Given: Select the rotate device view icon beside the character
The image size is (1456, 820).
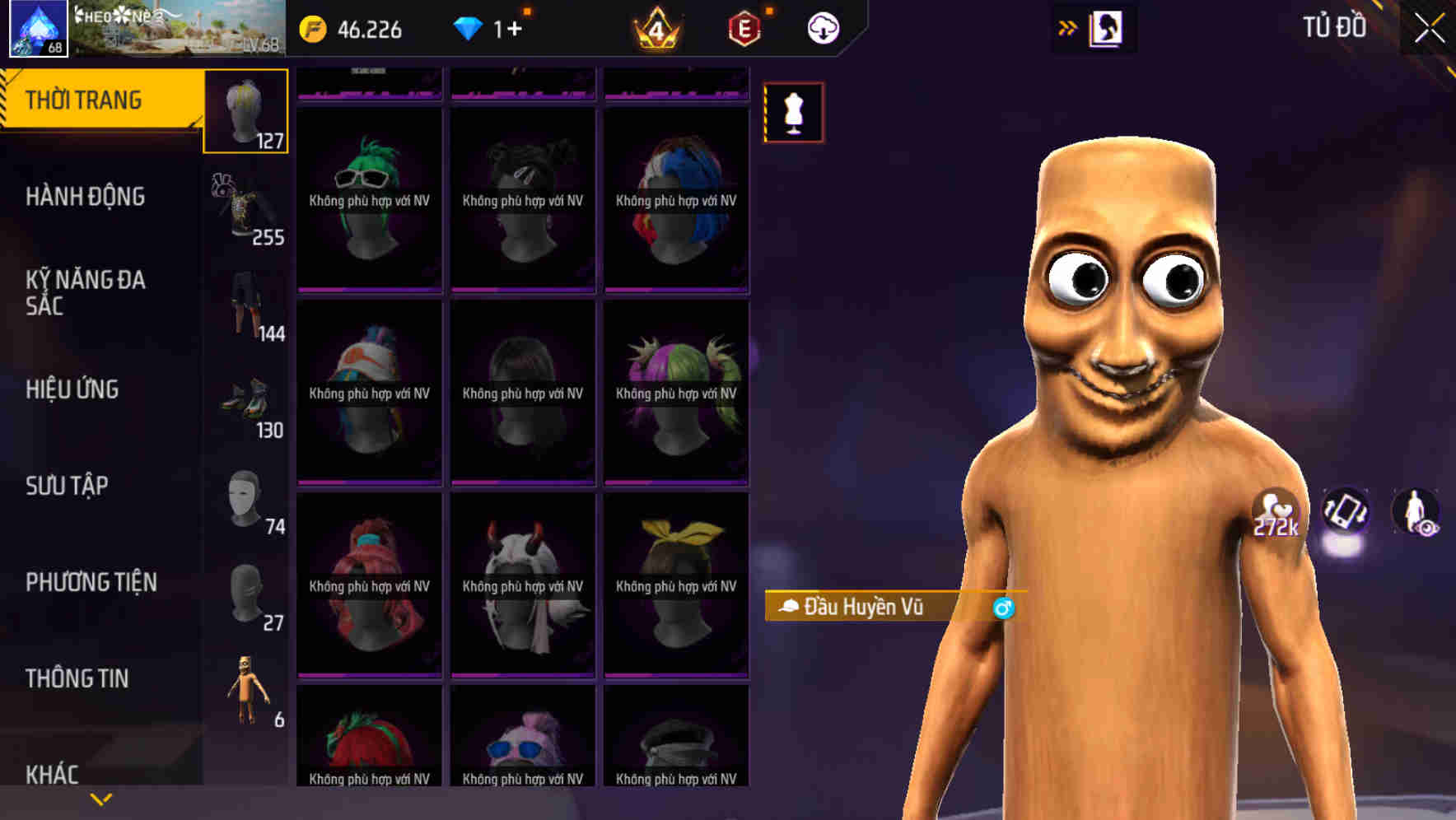Looking at the screenshot, I should click(x=1344, y=513).
